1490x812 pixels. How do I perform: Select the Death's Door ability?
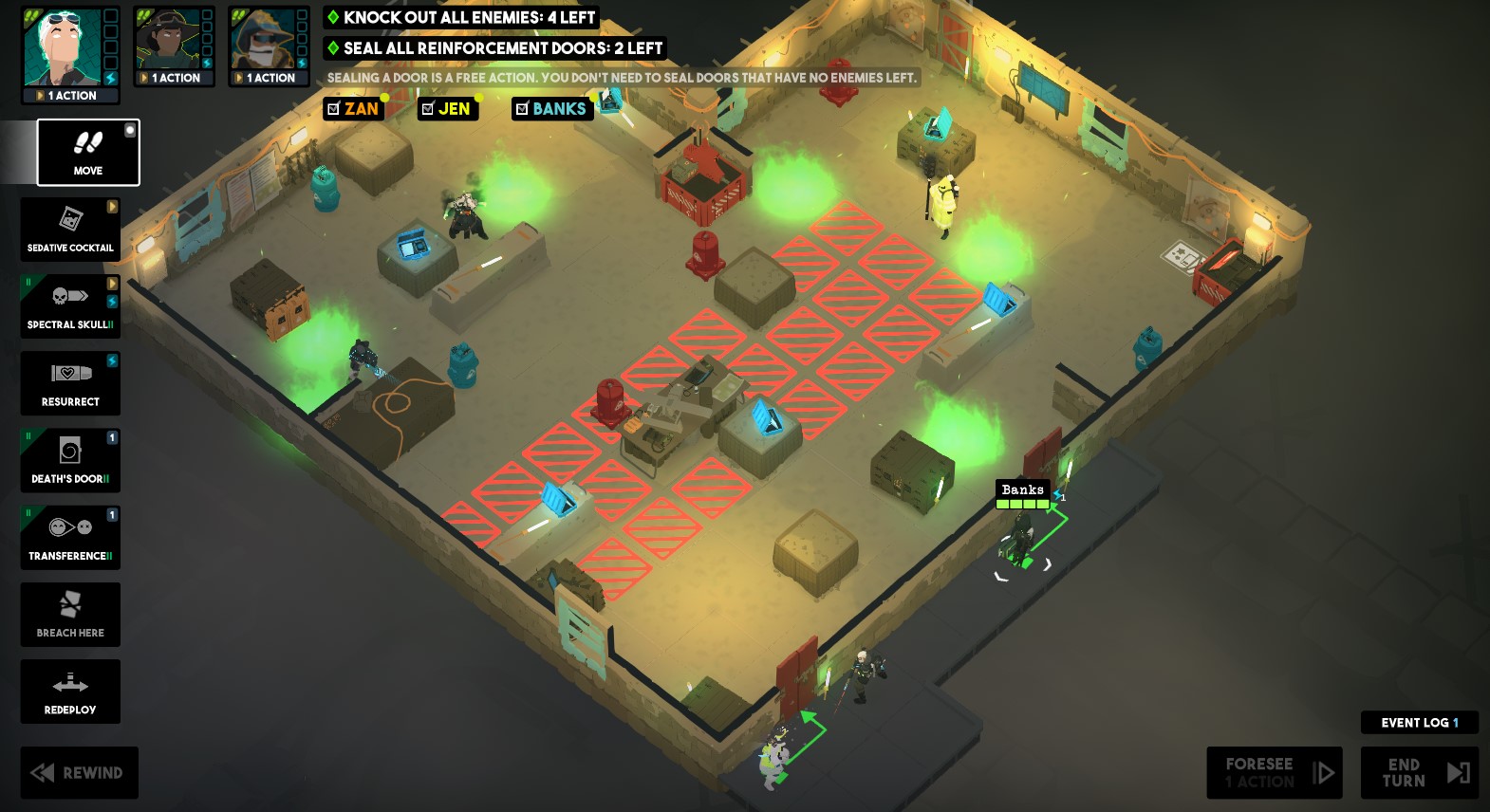click(70, 460)
